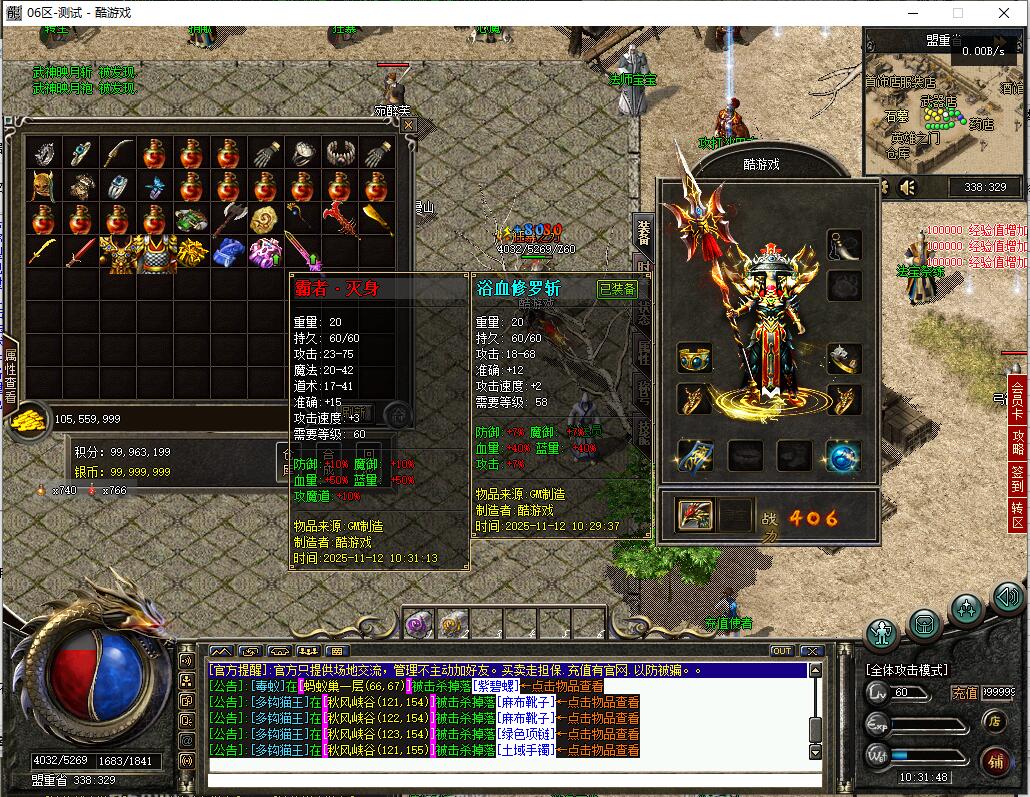
Task: Open the 攻略 strategy guide
Action: 1018,443
